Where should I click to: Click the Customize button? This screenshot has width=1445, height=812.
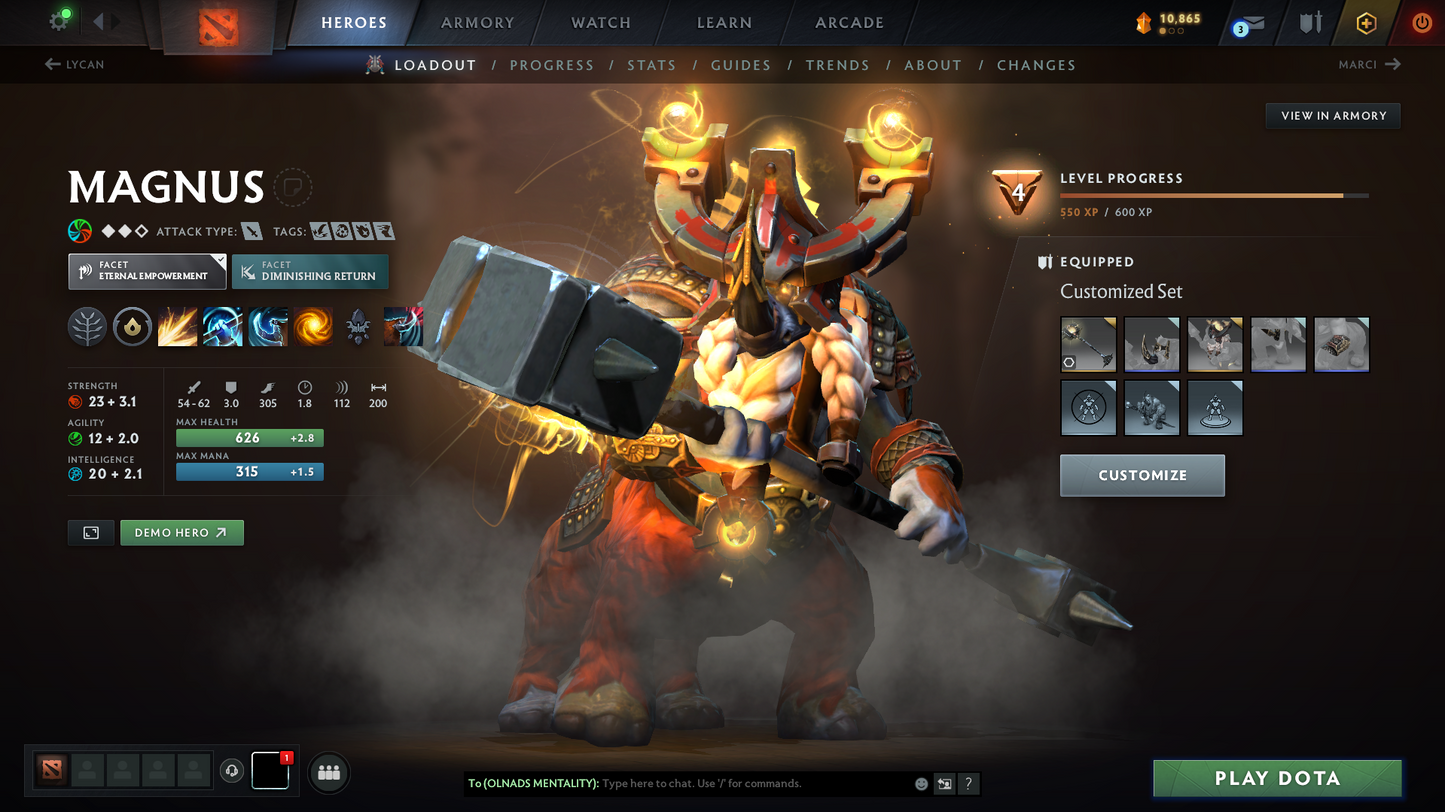tap(1142, 475)
